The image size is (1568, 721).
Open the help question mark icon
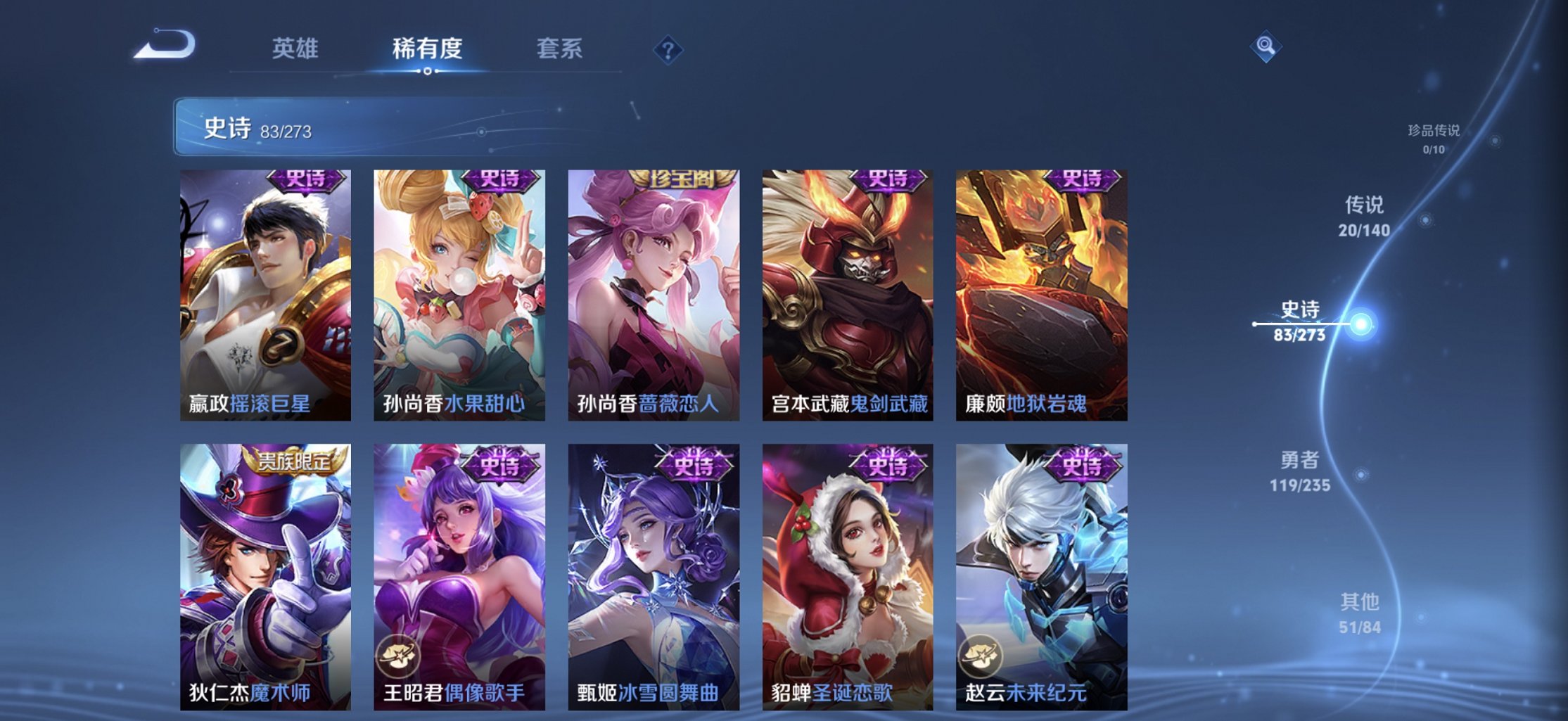click(668, 49)
